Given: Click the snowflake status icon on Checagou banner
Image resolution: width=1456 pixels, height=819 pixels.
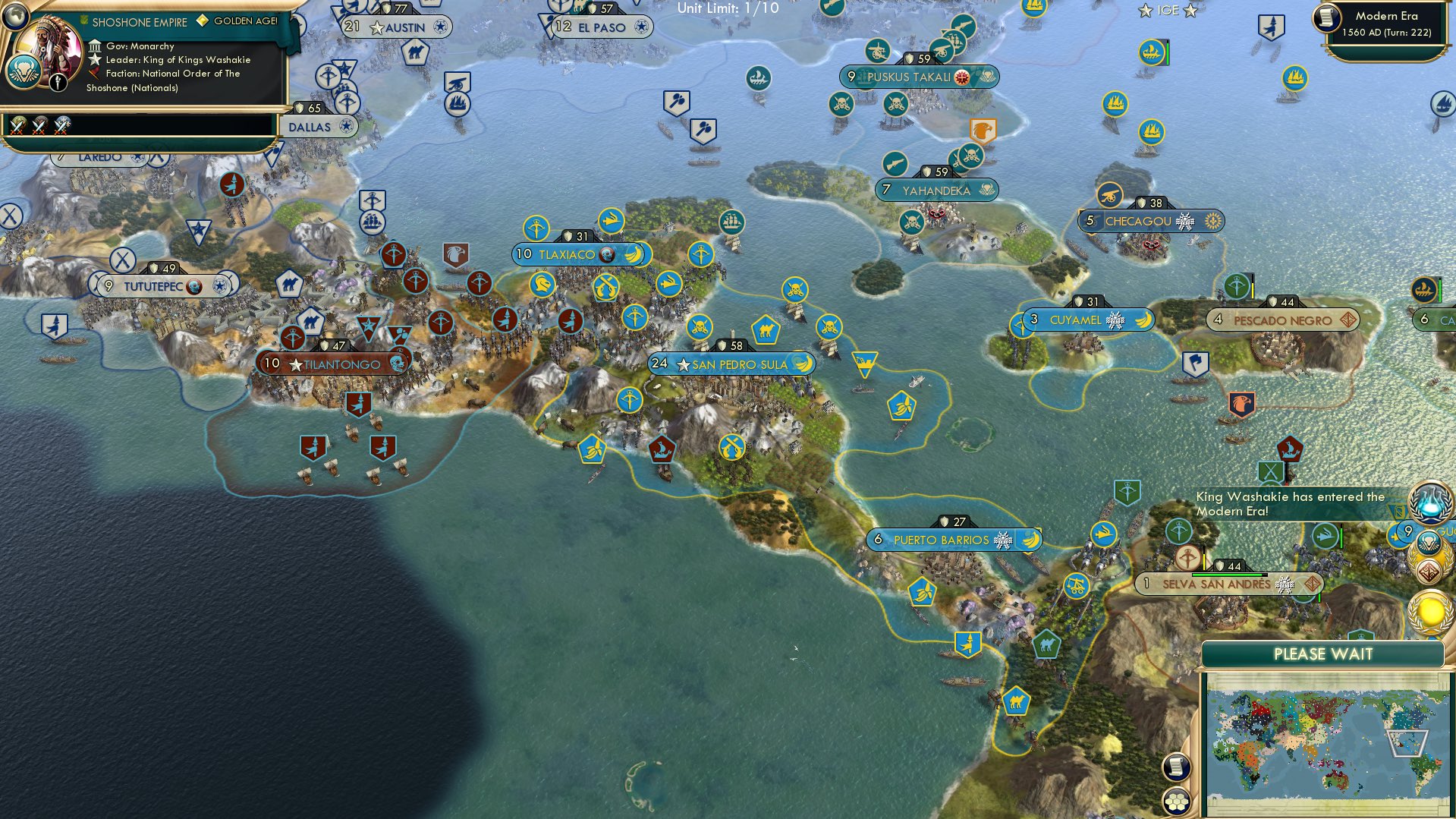Looking at the screenshot, I should pos(1187,221).
